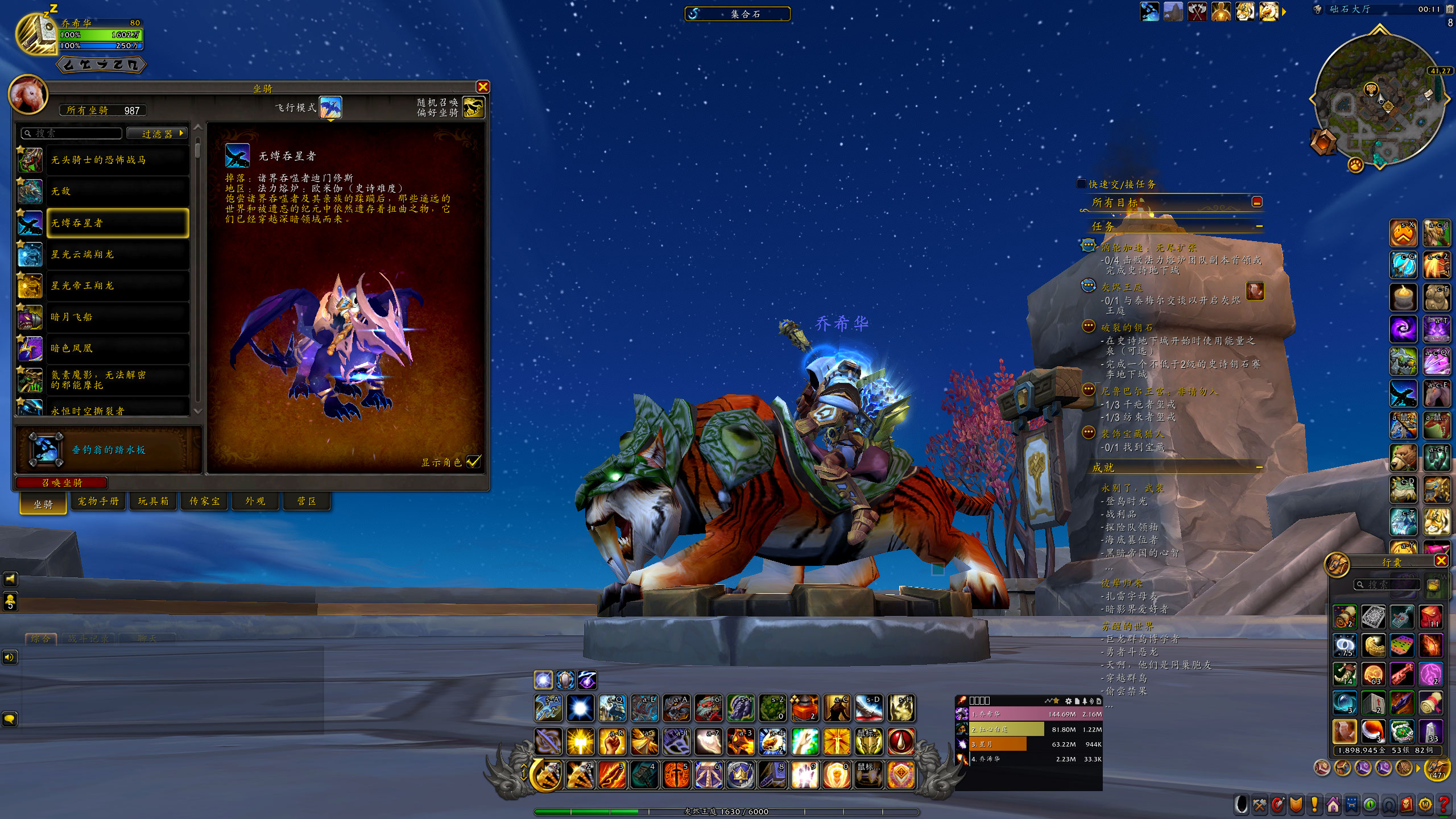Toggle the 显示角色 checkbox
This screenshot has width=1456, height=819.
pos(473,462)
